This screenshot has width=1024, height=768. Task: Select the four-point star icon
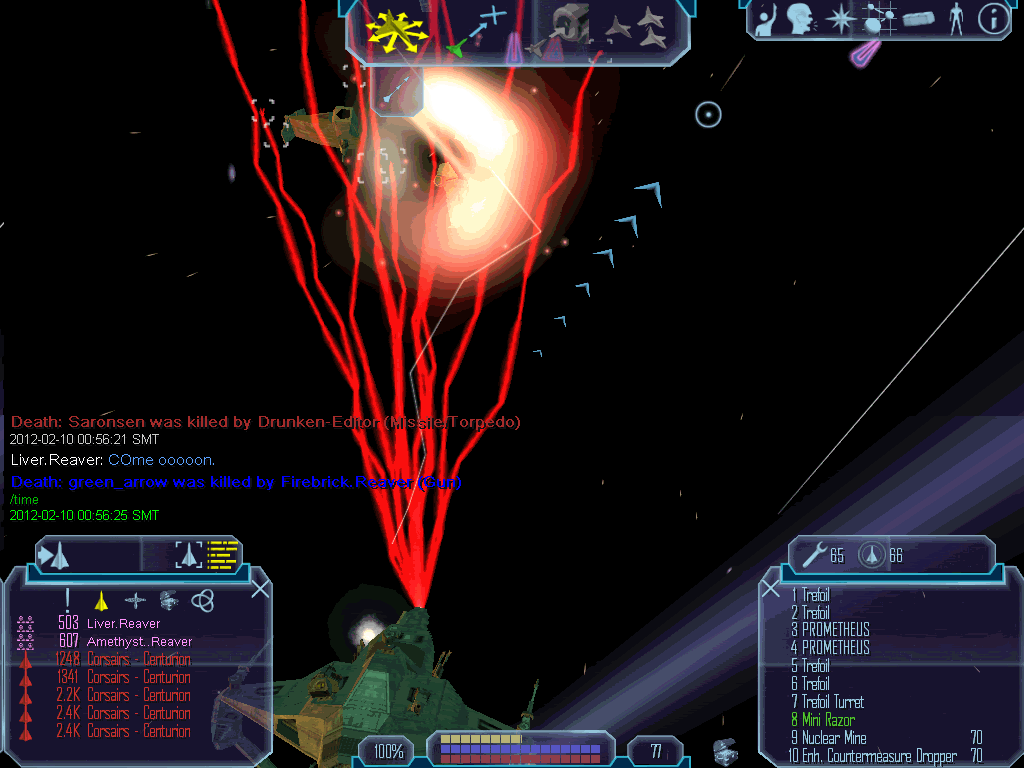click(841, 19)
